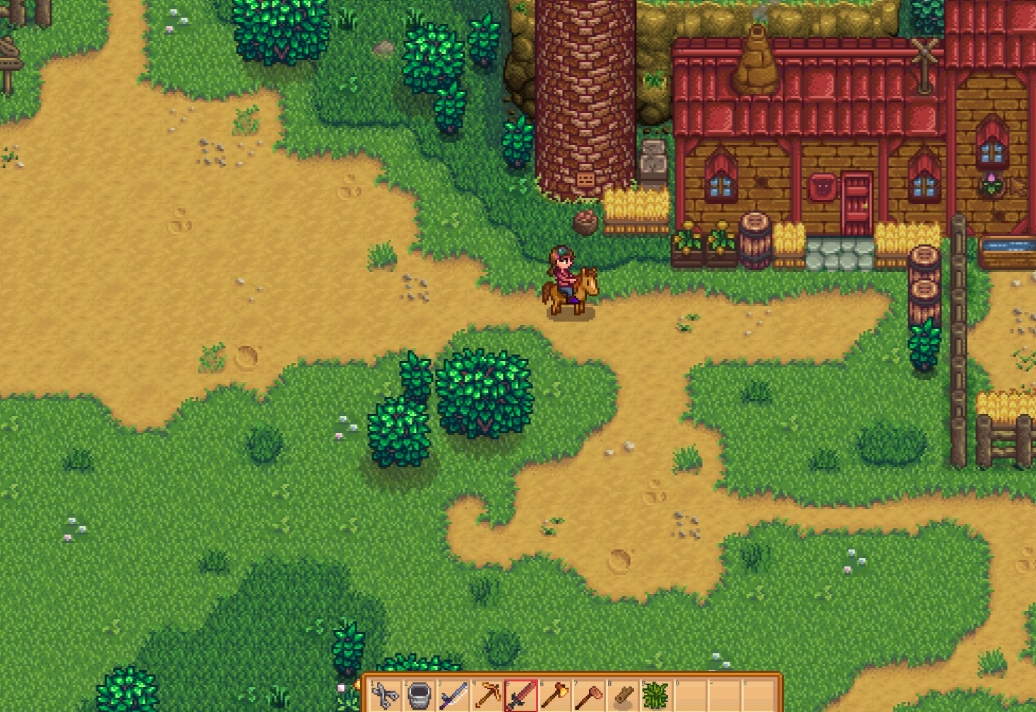Choose the milk pail slot

419,695
